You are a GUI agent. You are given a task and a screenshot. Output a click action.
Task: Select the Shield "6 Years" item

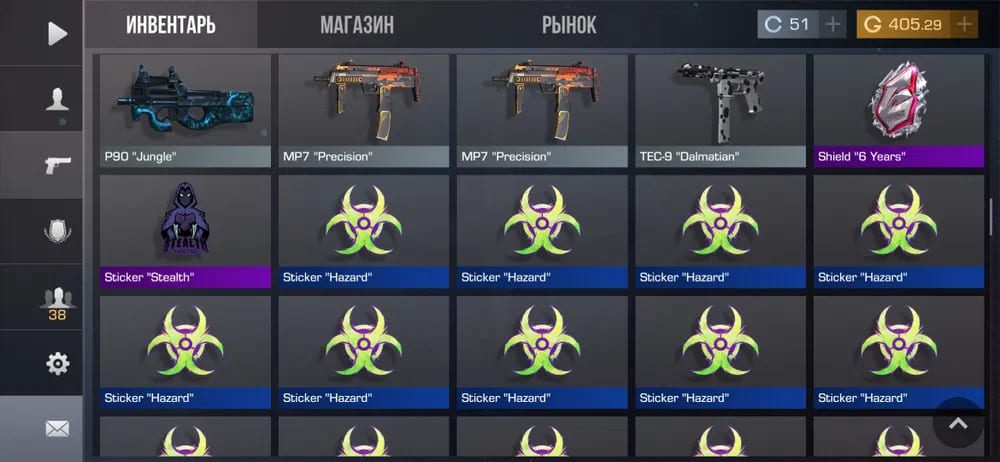point(899,110)
